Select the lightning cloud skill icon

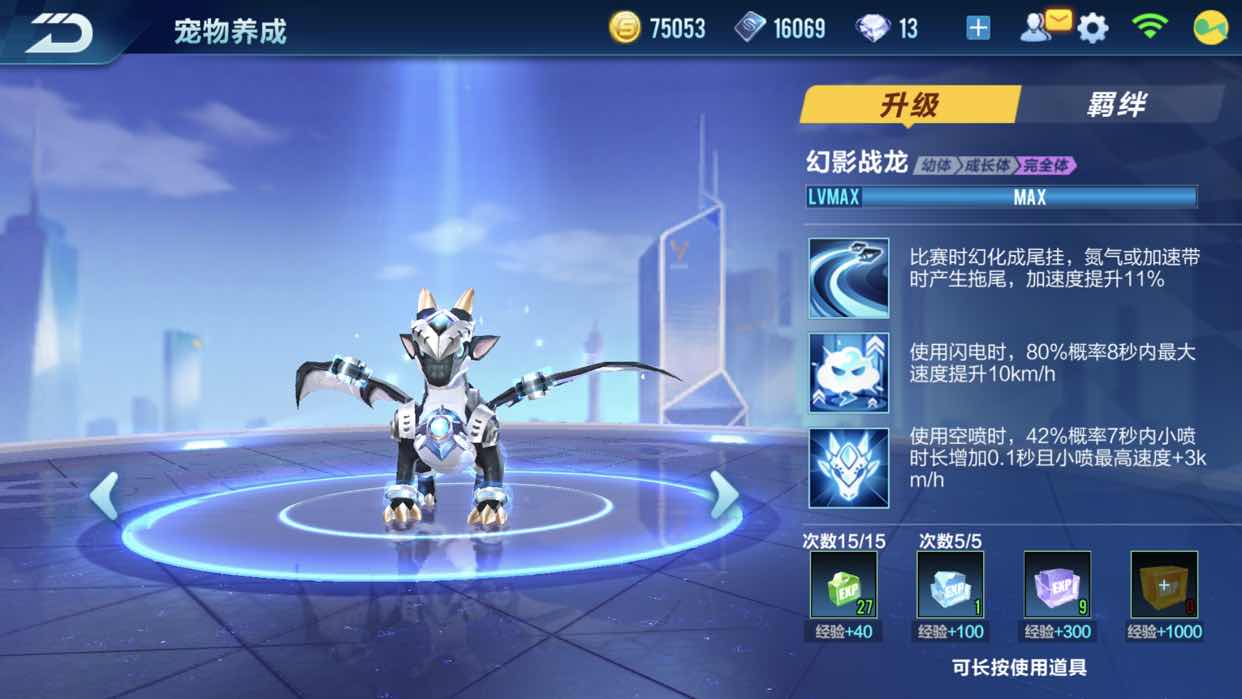848,373
